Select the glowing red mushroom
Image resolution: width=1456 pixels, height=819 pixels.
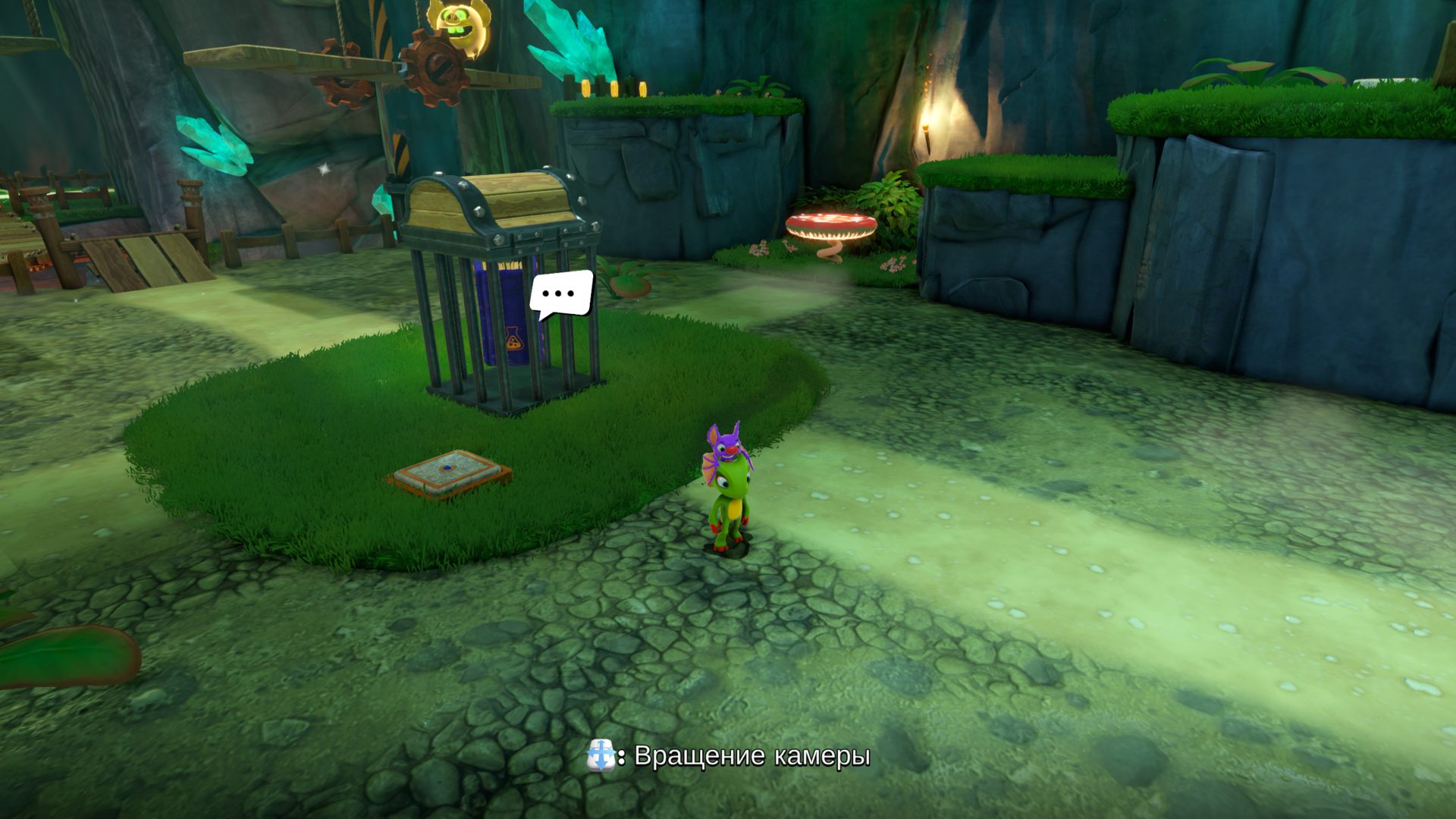pos(830,224)
